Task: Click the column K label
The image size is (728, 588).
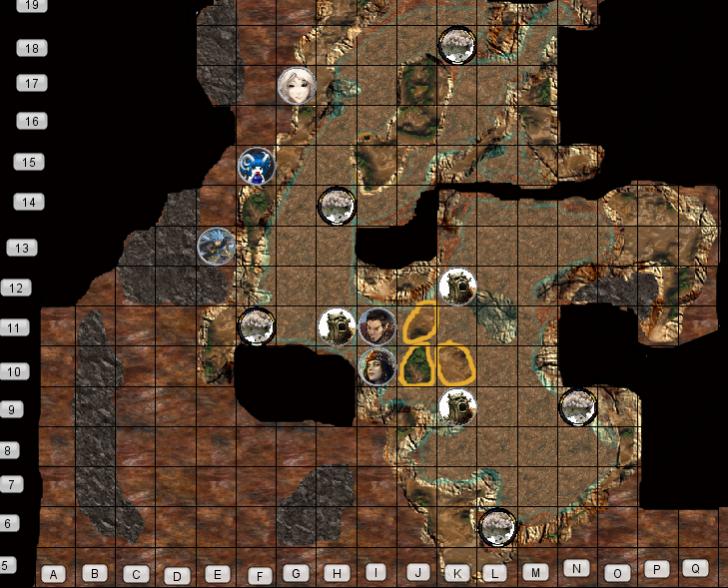Action: tap(456, 574)
